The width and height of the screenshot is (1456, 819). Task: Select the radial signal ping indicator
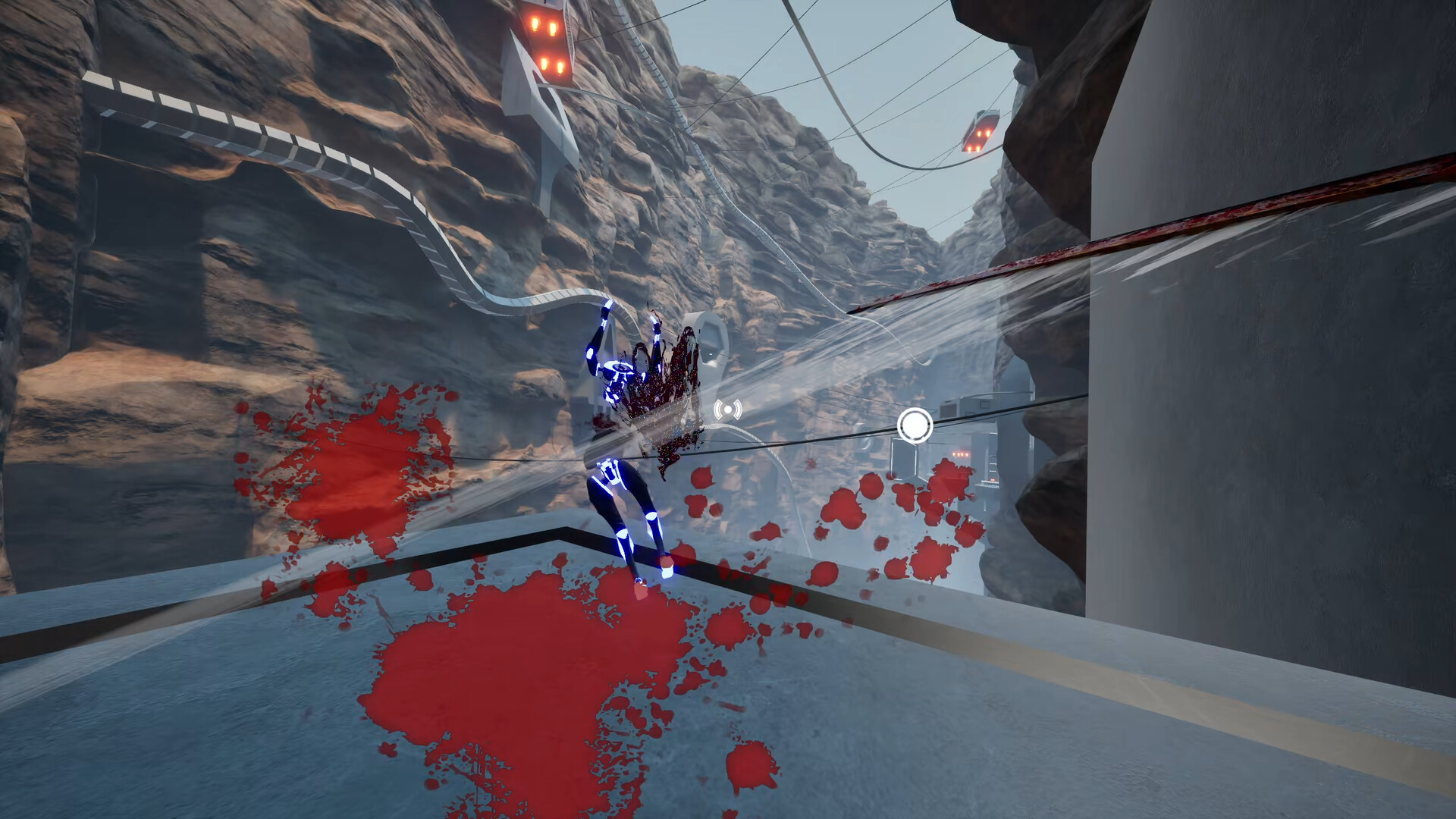tap(729, 409)
